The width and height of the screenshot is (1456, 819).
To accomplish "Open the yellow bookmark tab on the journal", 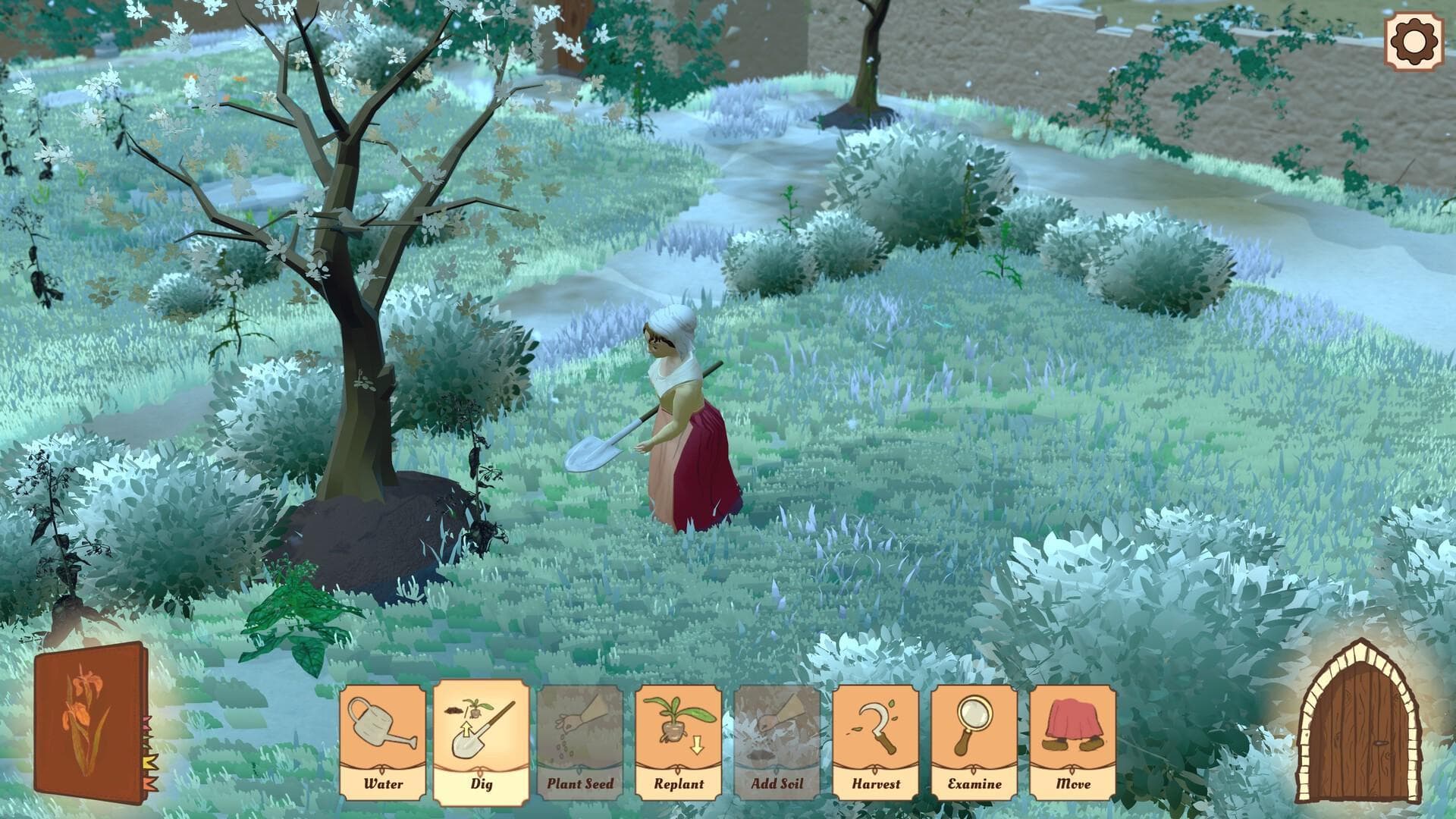I will pyautogui.click(x=149, y=761).
